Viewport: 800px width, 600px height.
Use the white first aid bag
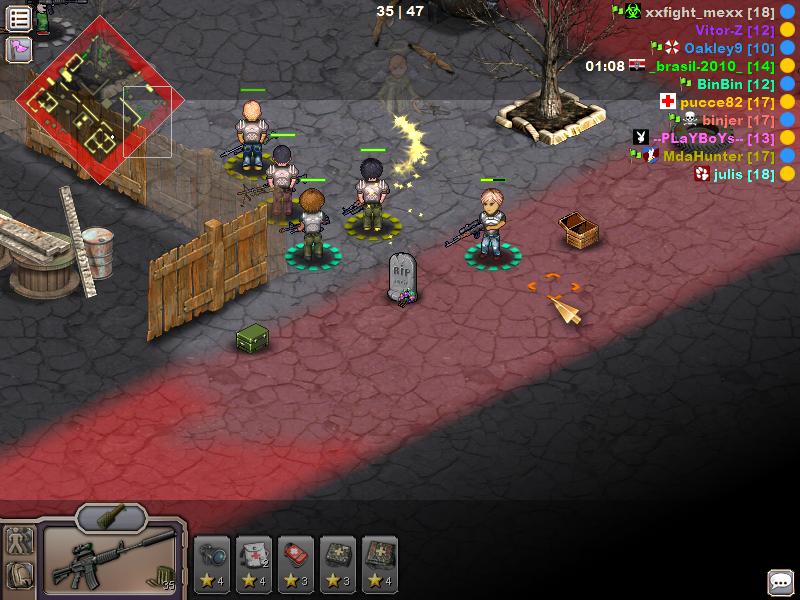click(x=255, y=562)
